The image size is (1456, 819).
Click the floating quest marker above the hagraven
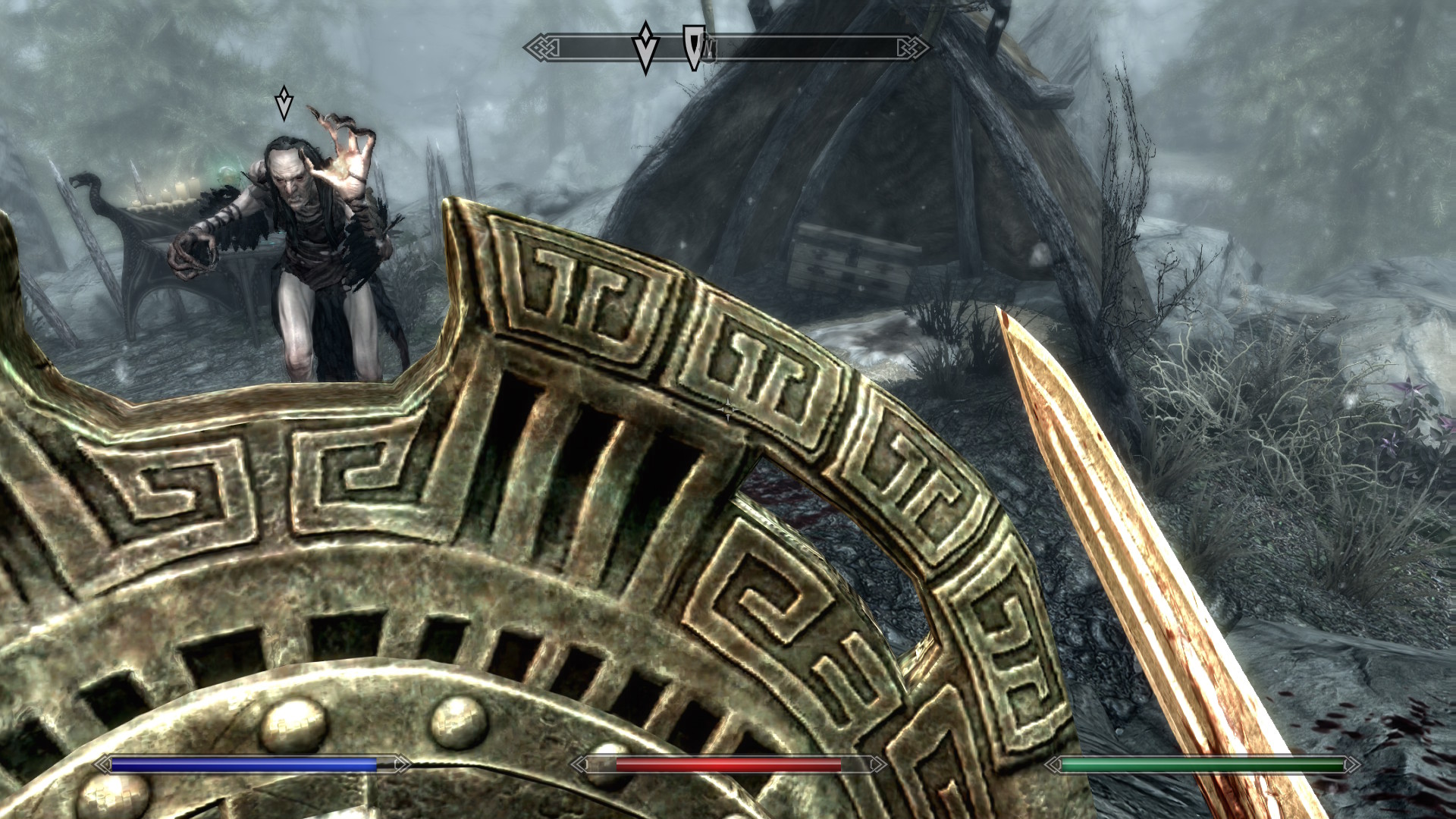(284, 103)
